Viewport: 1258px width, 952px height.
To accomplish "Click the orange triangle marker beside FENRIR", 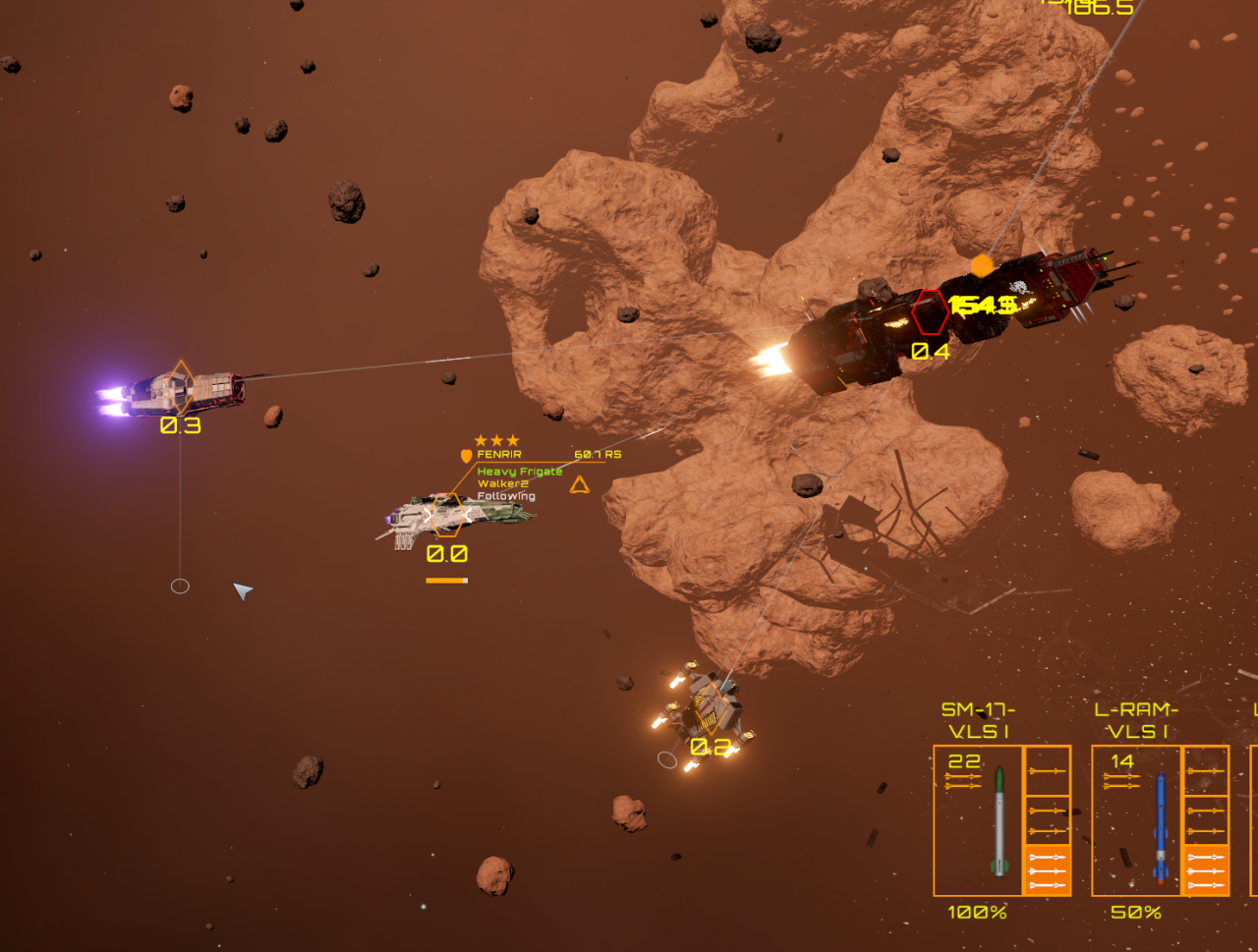I will pyautogui.click(x=580, y=484).
